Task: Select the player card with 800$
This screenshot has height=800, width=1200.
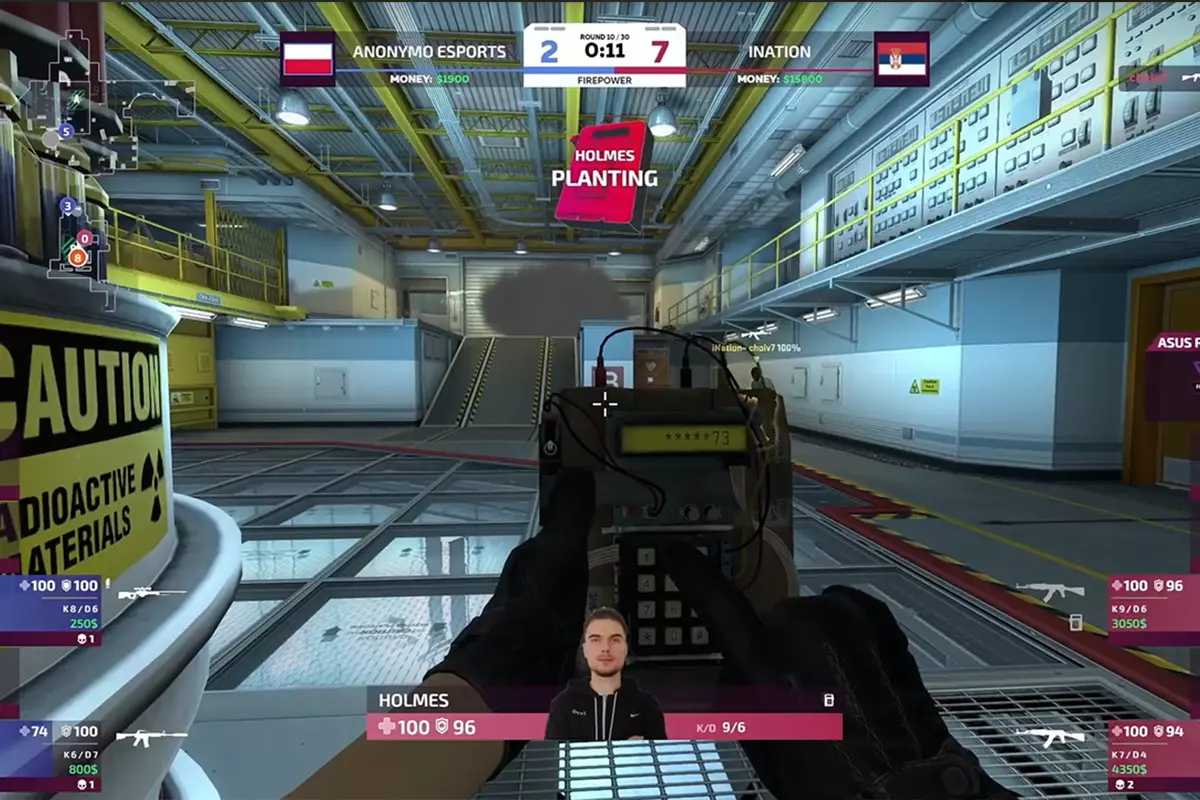Action: pos(52,755)
